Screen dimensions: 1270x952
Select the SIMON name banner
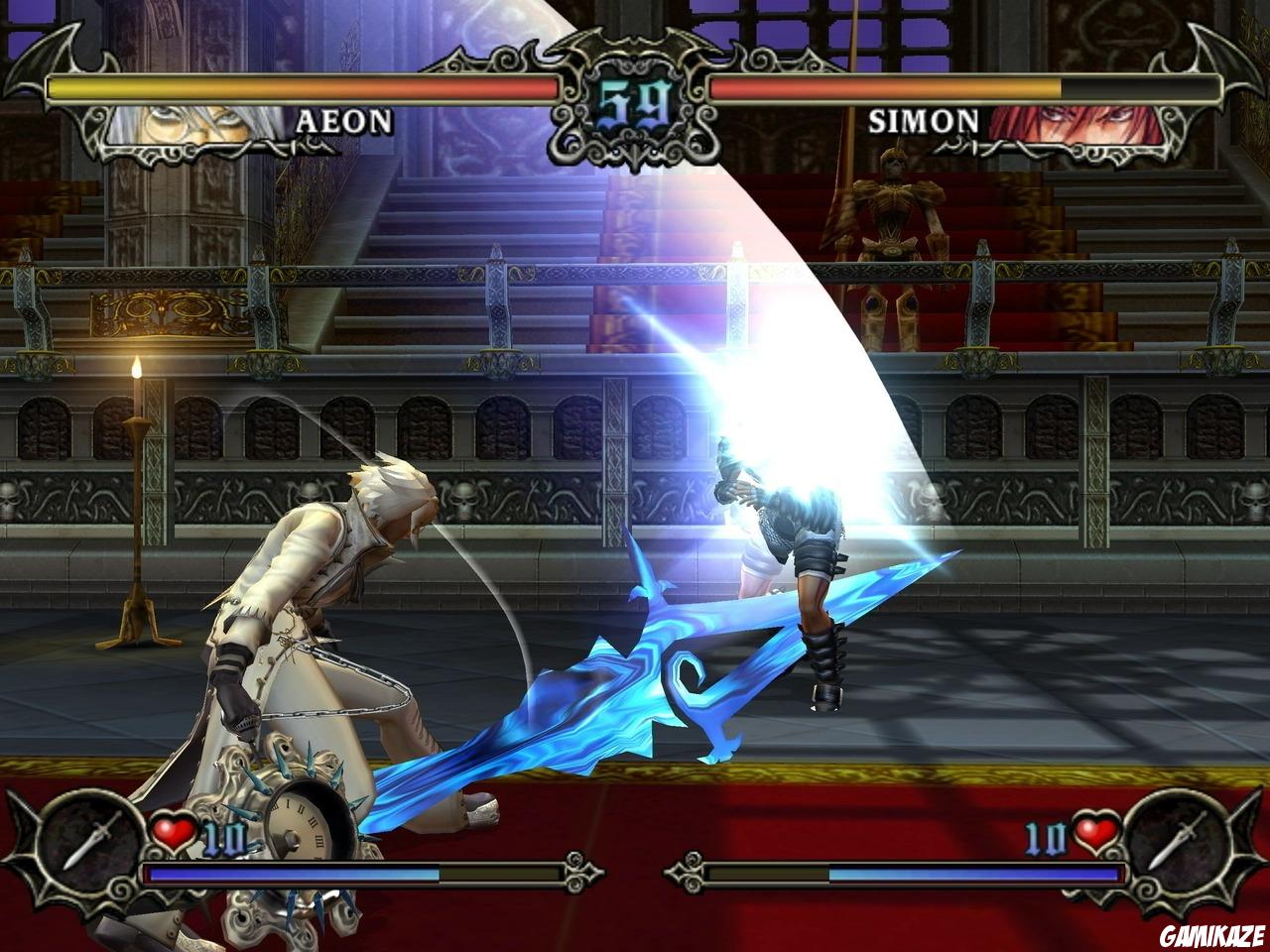pos(923,121)
